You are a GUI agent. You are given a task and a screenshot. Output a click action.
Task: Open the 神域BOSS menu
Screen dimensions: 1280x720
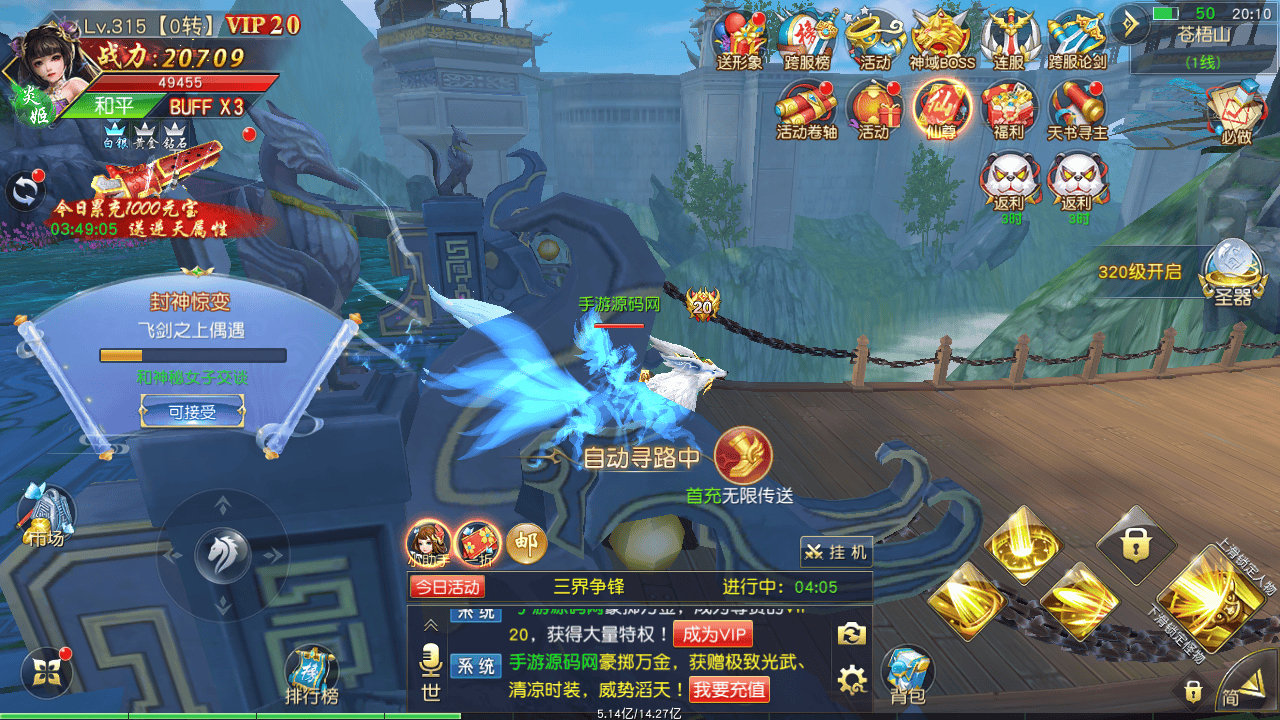942,38
